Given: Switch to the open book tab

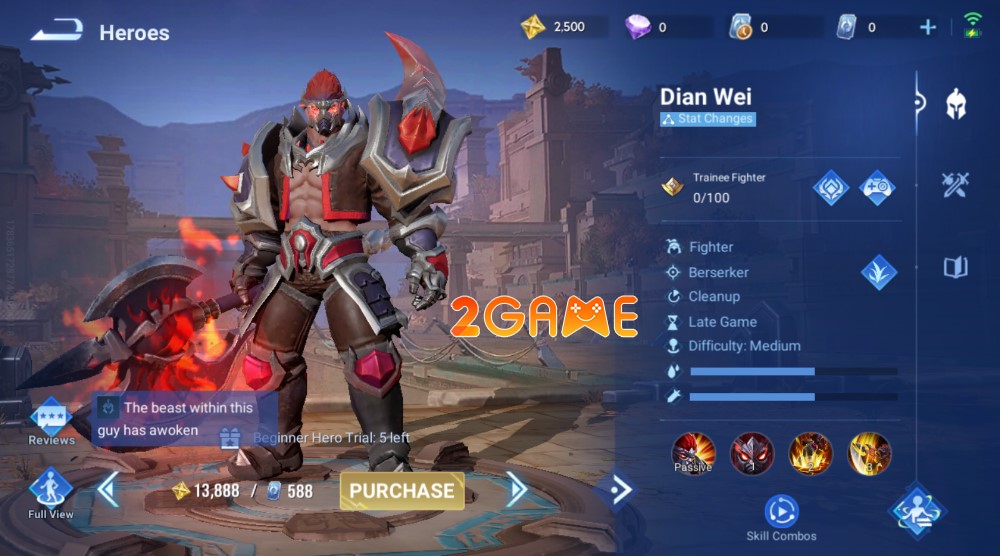Looking at the screenshot, I should (x=956, y=267).
